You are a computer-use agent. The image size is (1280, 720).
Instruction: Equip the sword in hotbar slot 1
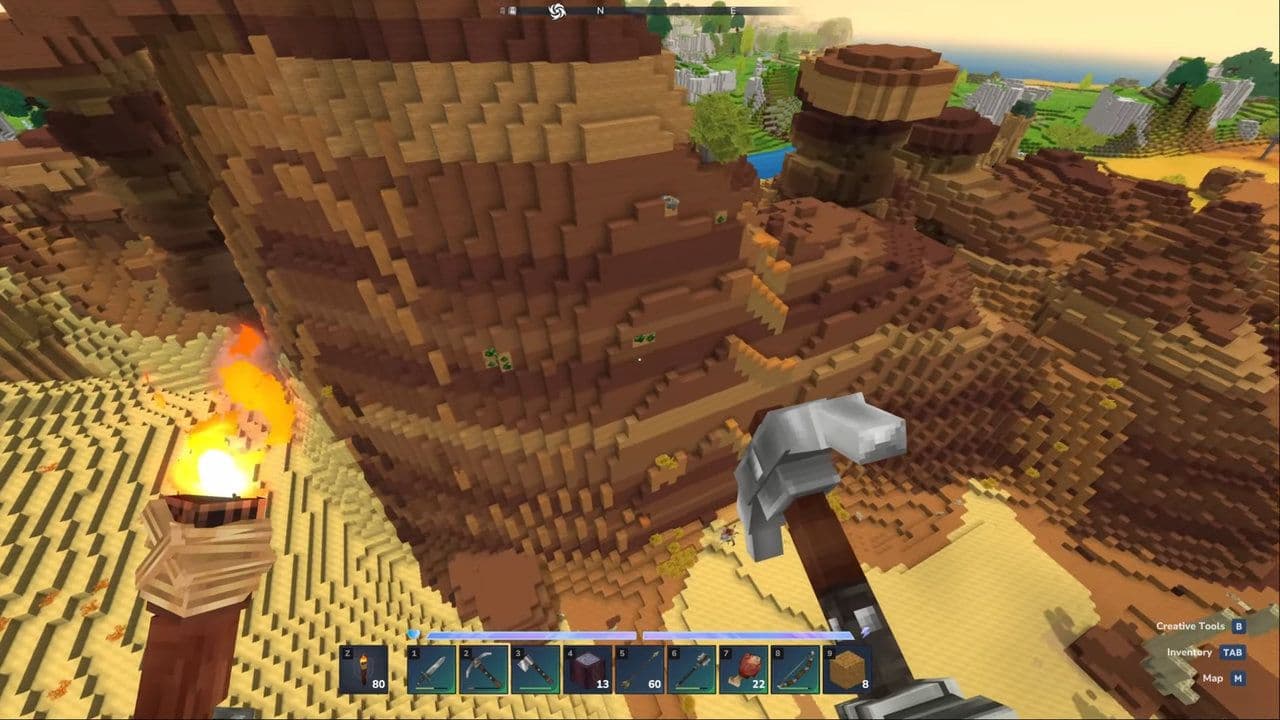pyautogui.click(x=432, y=669)
